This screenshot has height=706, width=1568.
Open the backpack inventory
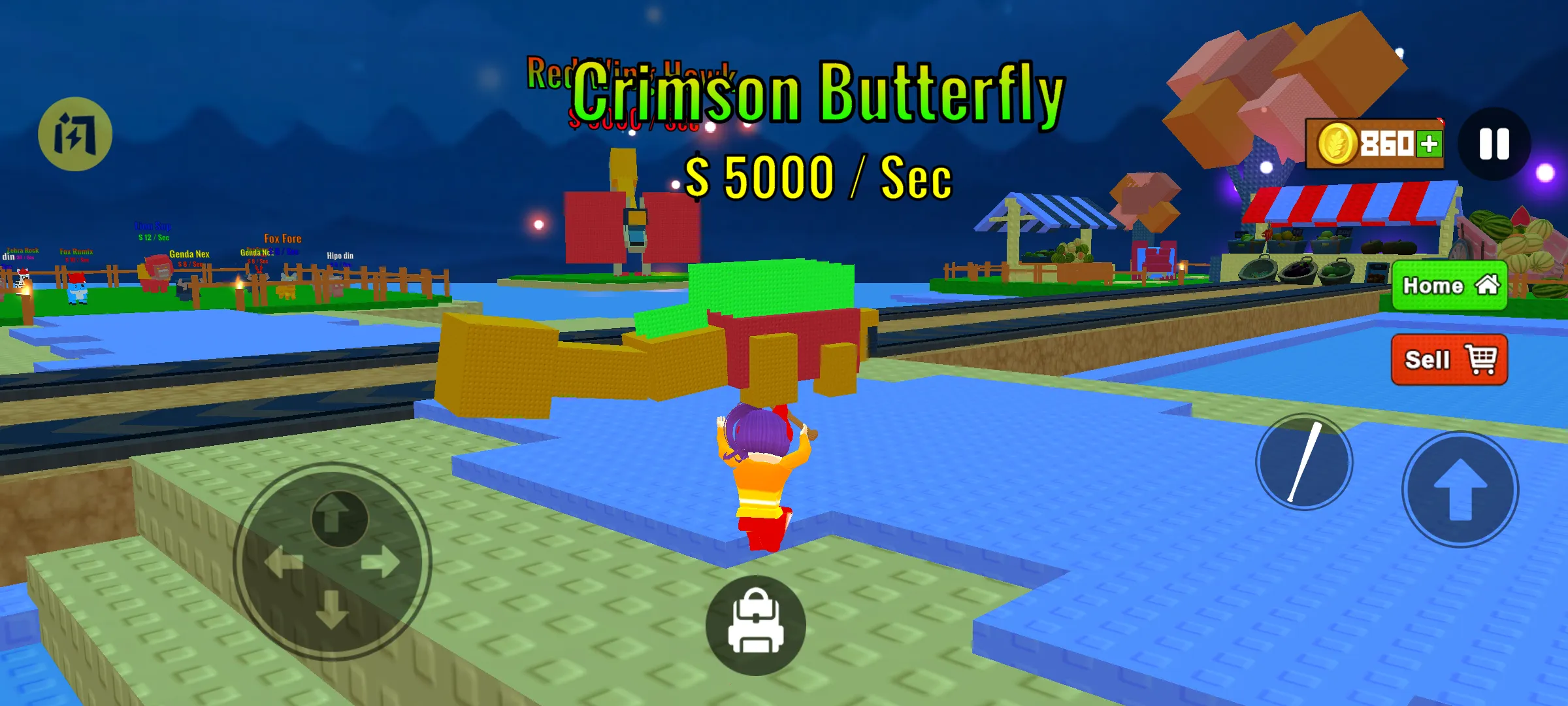[755, 625]
